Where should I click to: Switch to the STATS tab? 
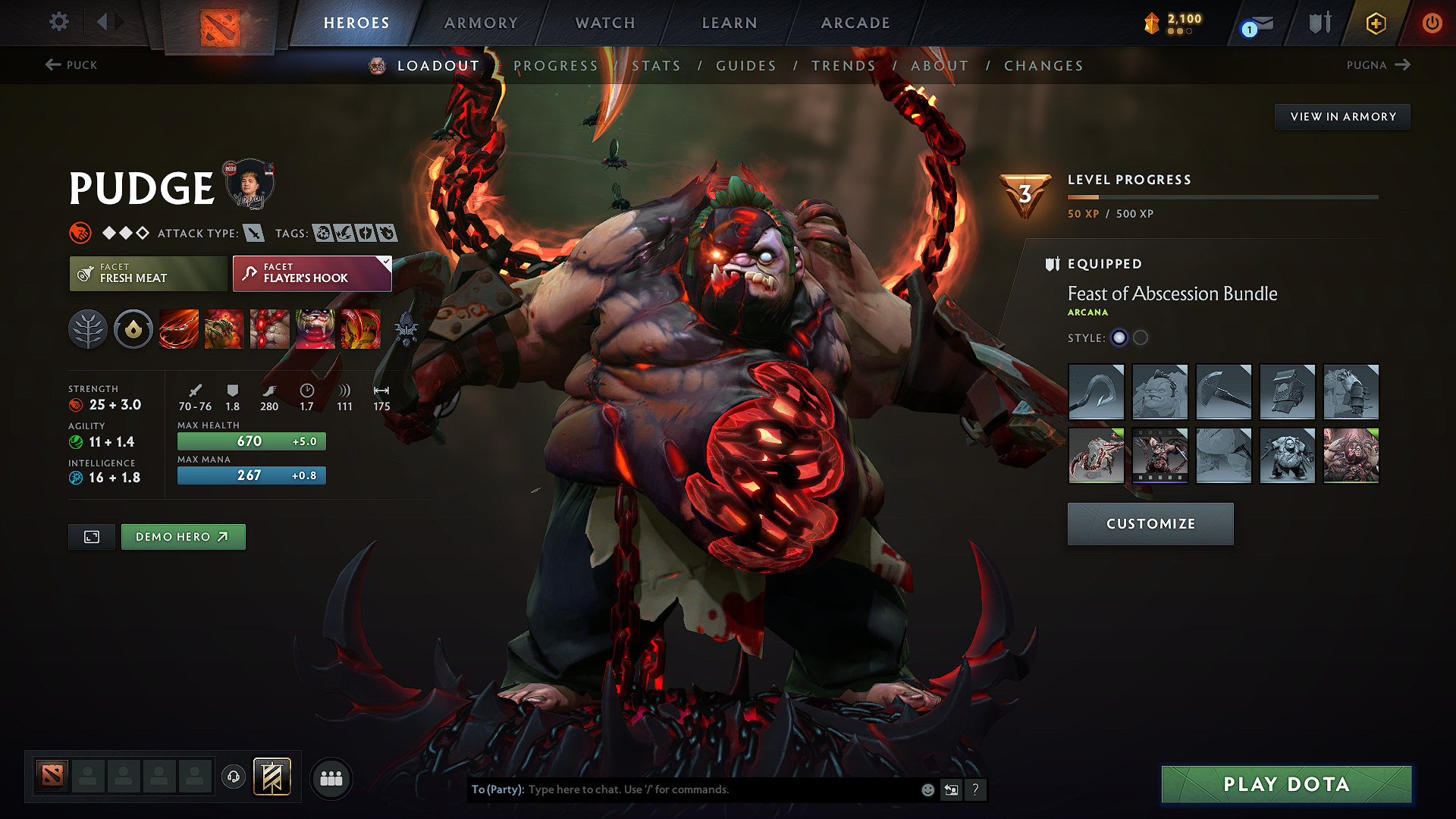656,66
